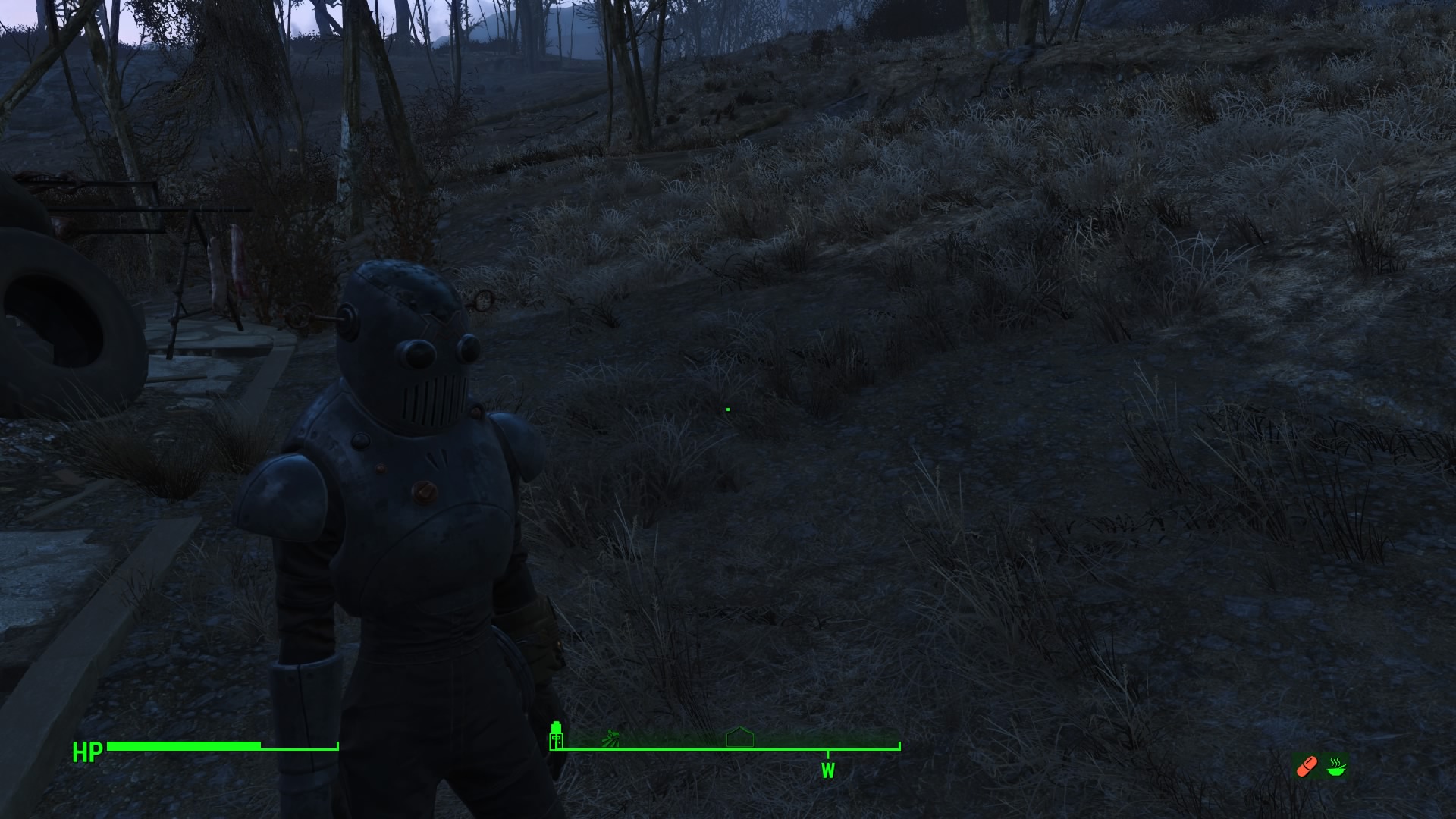Screen dimensions: 1456x819
Task: Select the farm field marker on compass
Action: (x=611, y=736)
